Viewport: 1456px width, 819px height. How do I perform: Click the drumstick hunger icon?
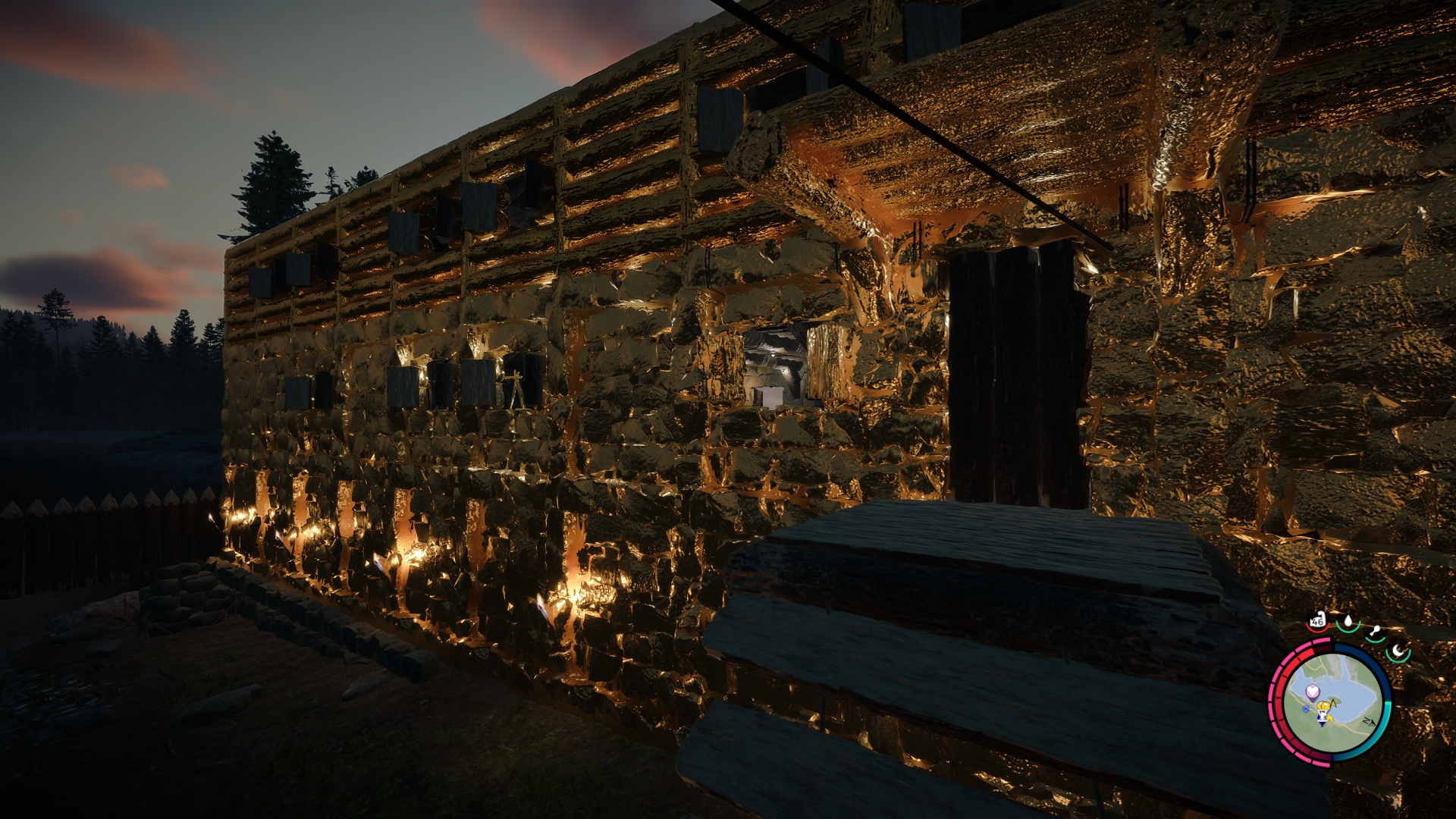point(1374,632)
